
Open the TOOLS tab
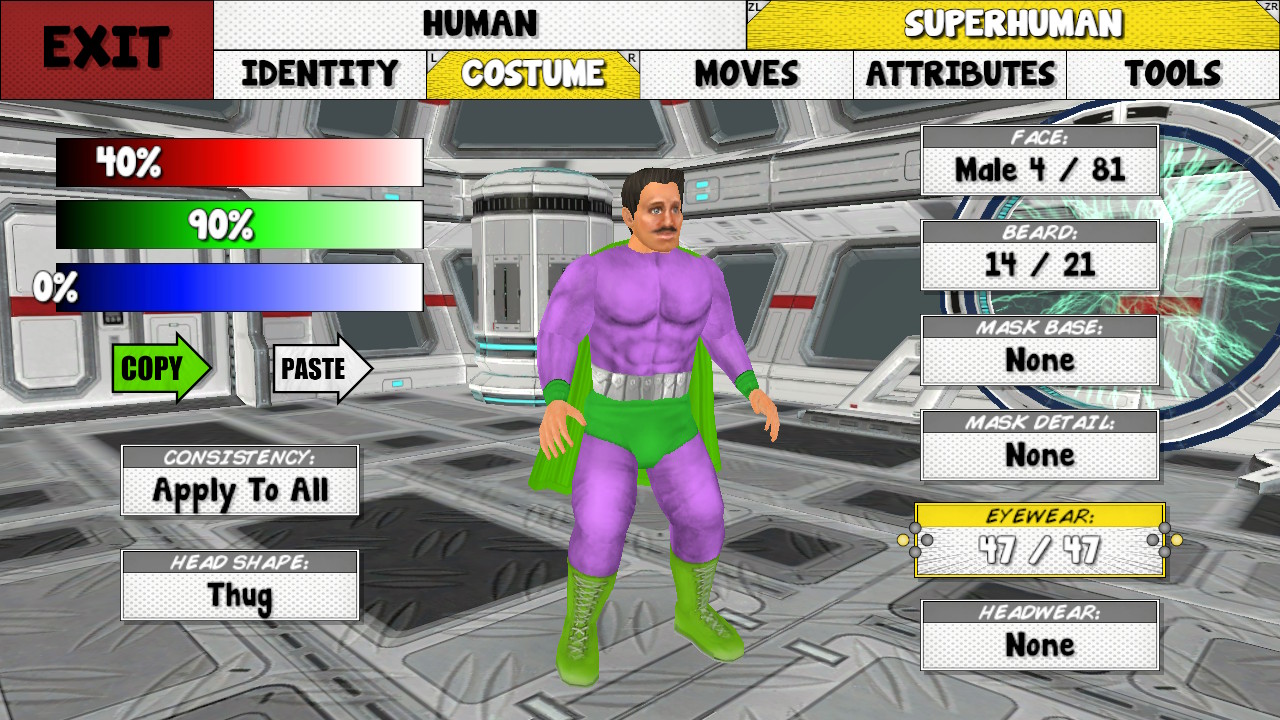point(1174,74)
